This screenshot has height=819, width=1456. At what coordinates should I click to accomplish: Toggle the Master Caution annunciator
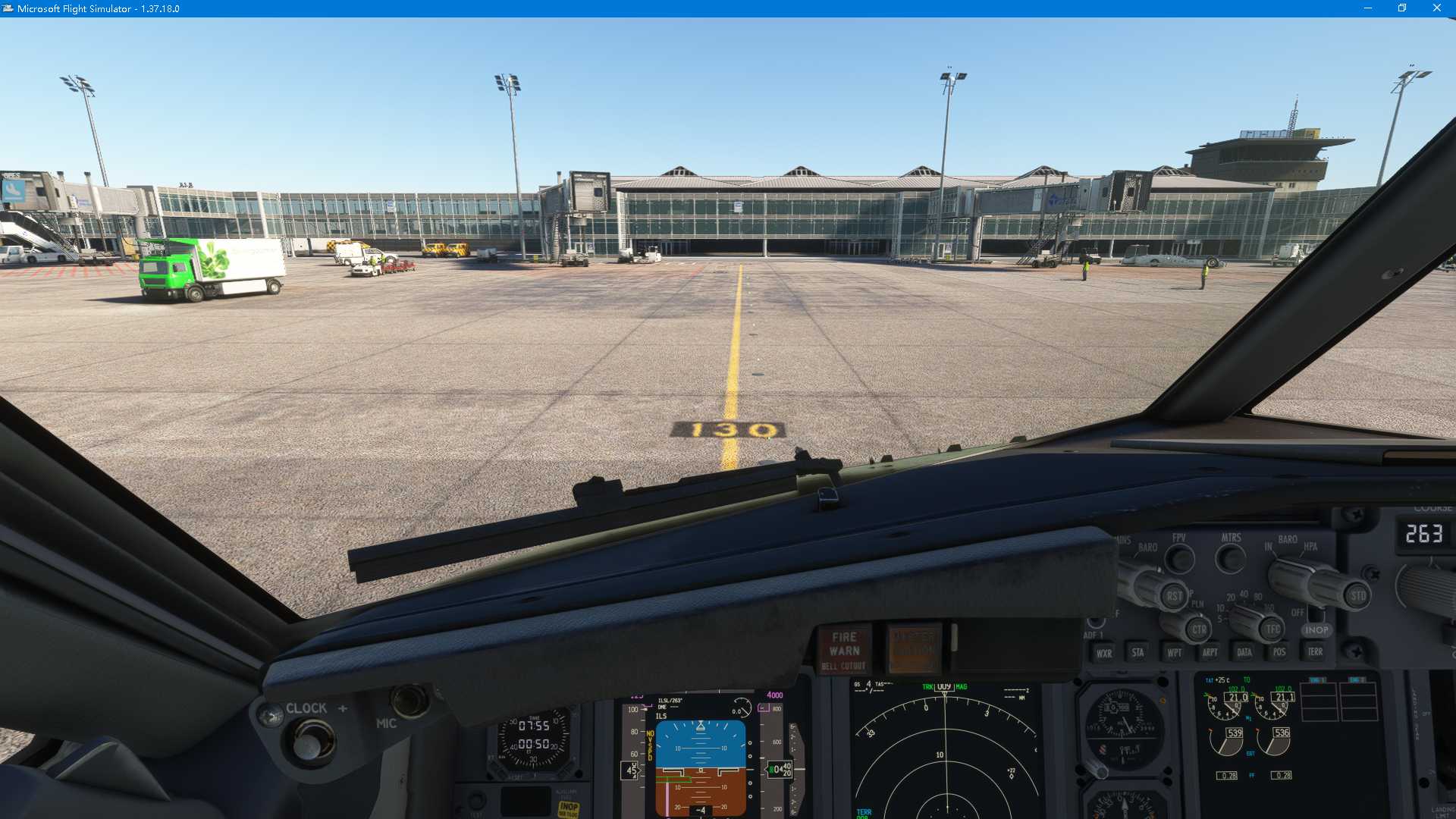click(912, 648)
